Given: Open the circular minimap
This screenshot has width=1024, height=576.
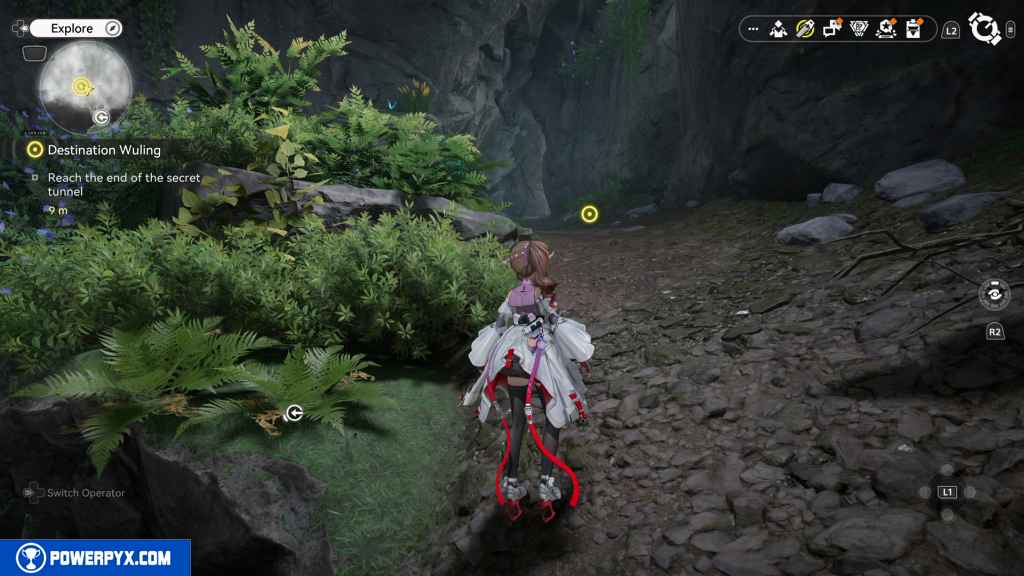Looking at the screenshot, I should click(x=85, y=87).
